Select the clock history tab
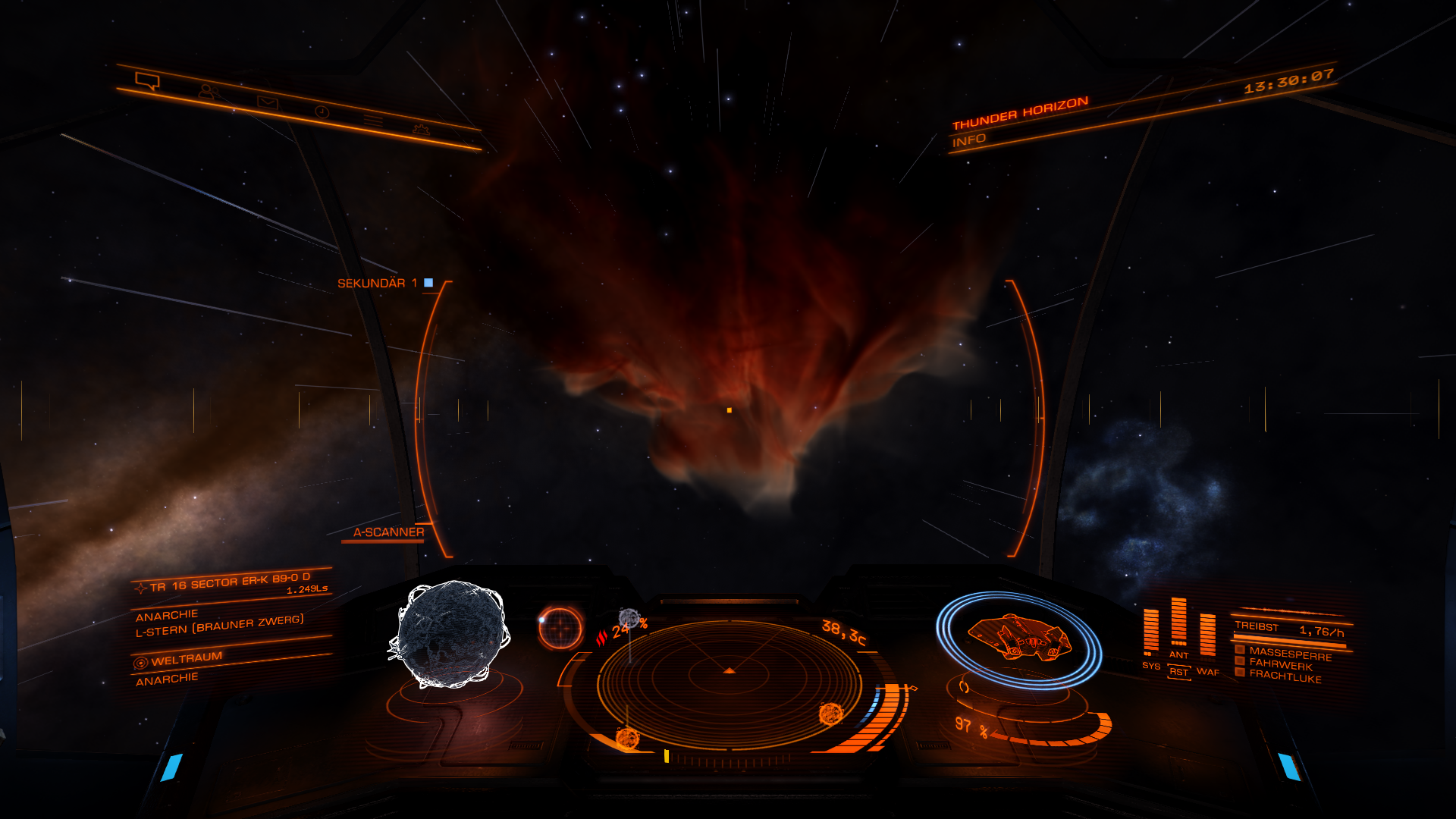1456x819 pixels. 322,111
